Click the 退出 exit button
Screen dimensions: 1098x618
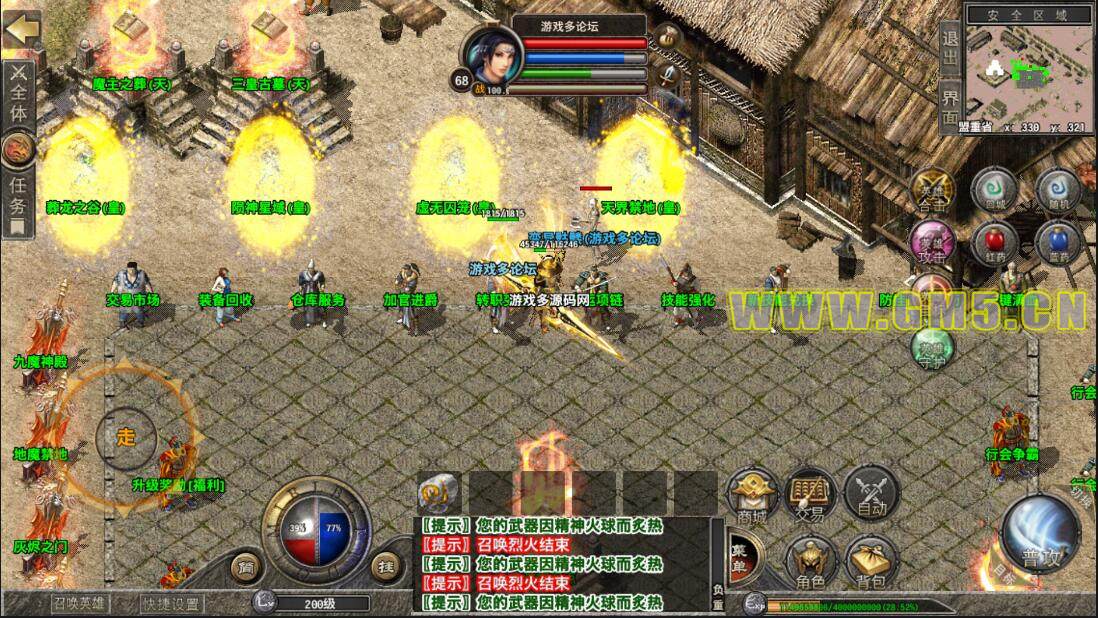[x=950, y=47]
